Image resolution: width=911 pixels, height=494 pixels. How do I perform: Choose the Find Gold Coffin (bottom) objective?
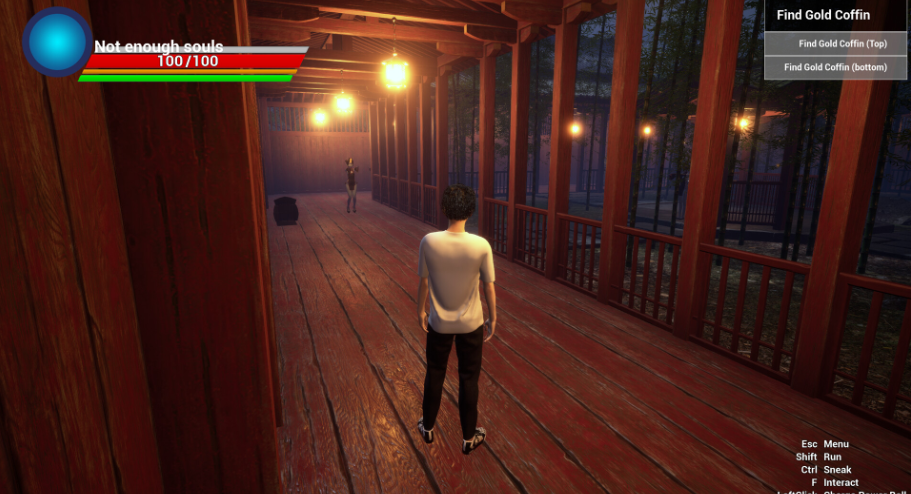[x=836, y=67]
